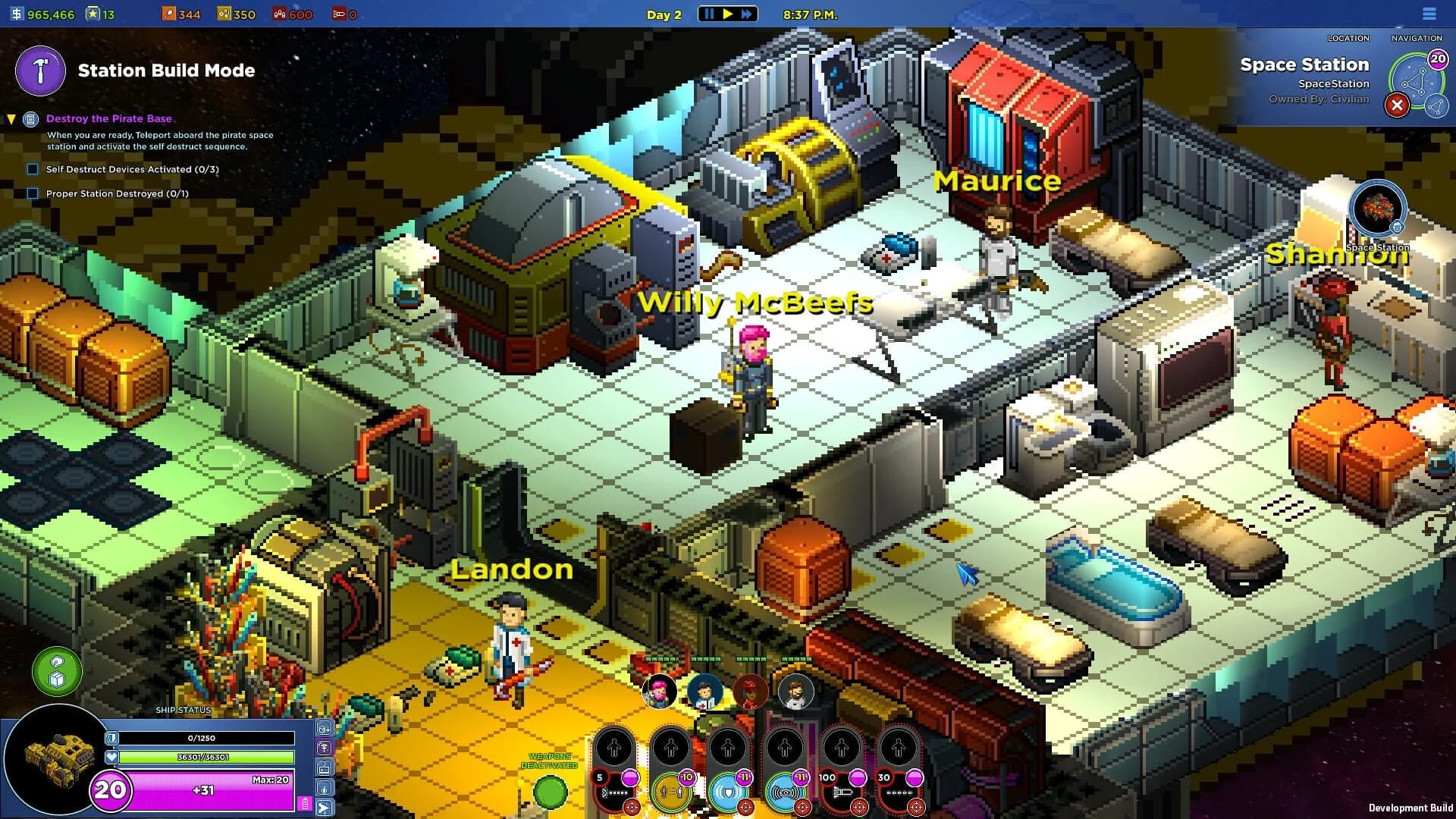
Task: Click the Day 2 header at top
Action: [663, 14]
